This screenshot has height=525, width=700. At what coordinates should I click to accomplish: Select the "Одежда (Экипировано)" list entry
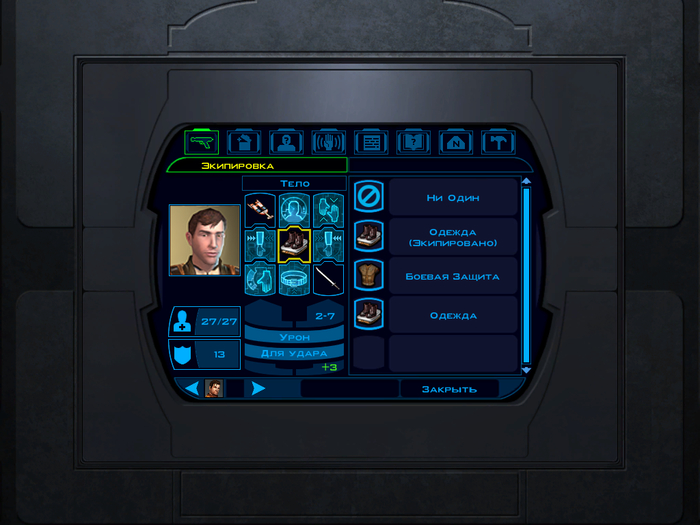point(453,237)
